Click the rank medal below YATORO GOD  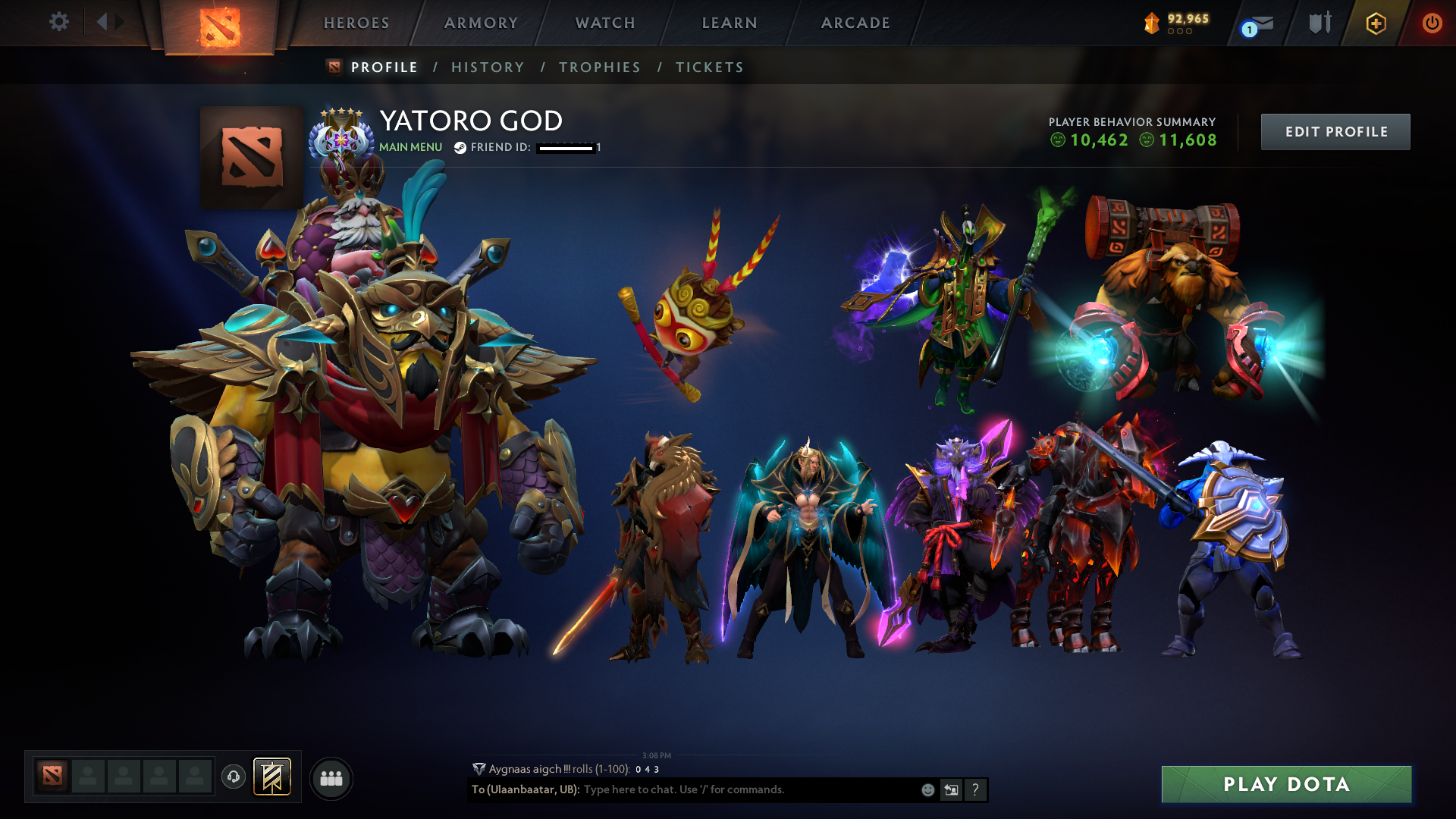342,140
